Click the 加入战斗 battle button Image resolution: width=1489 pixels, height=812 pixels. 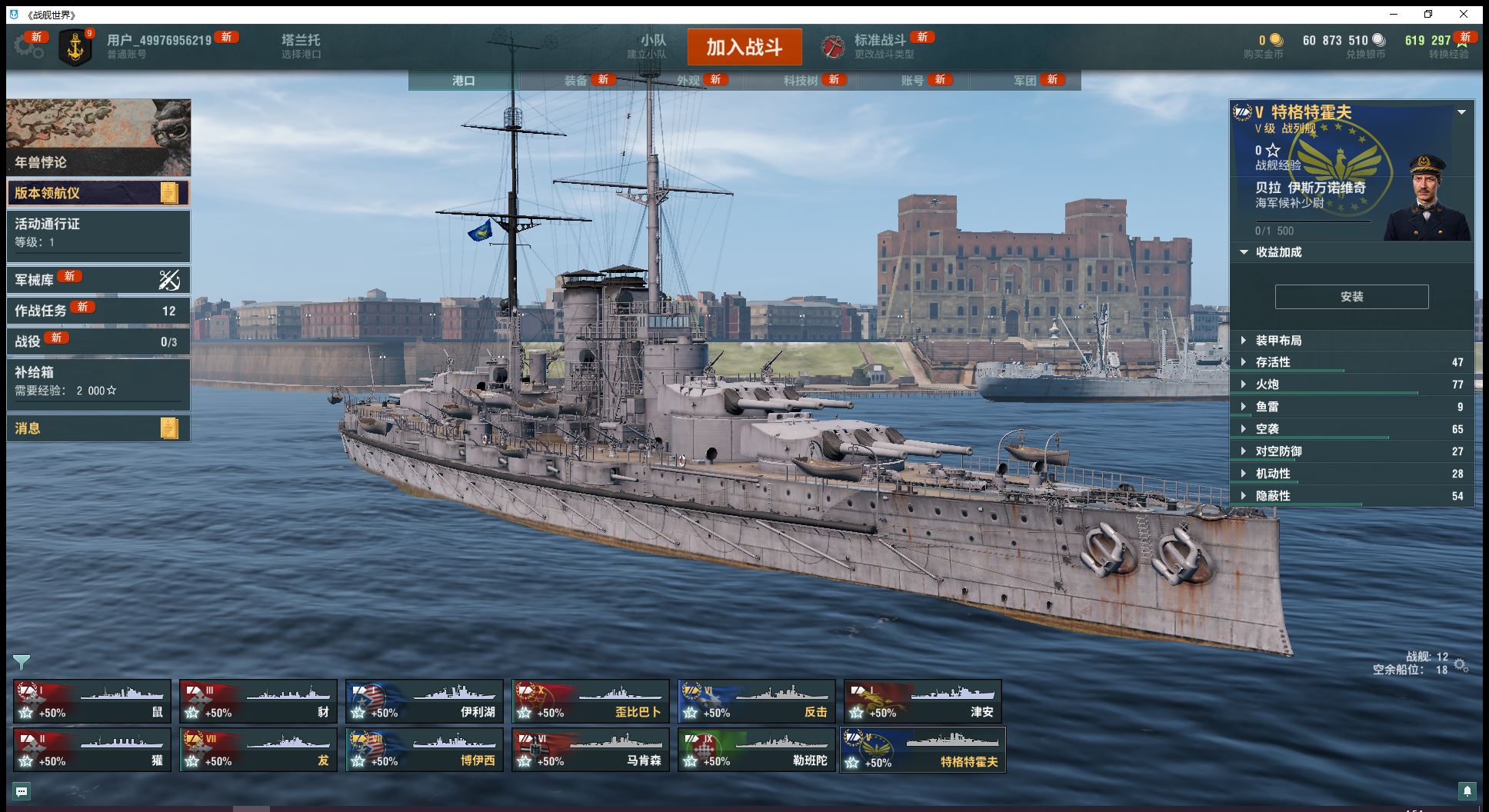click(744, 47)
